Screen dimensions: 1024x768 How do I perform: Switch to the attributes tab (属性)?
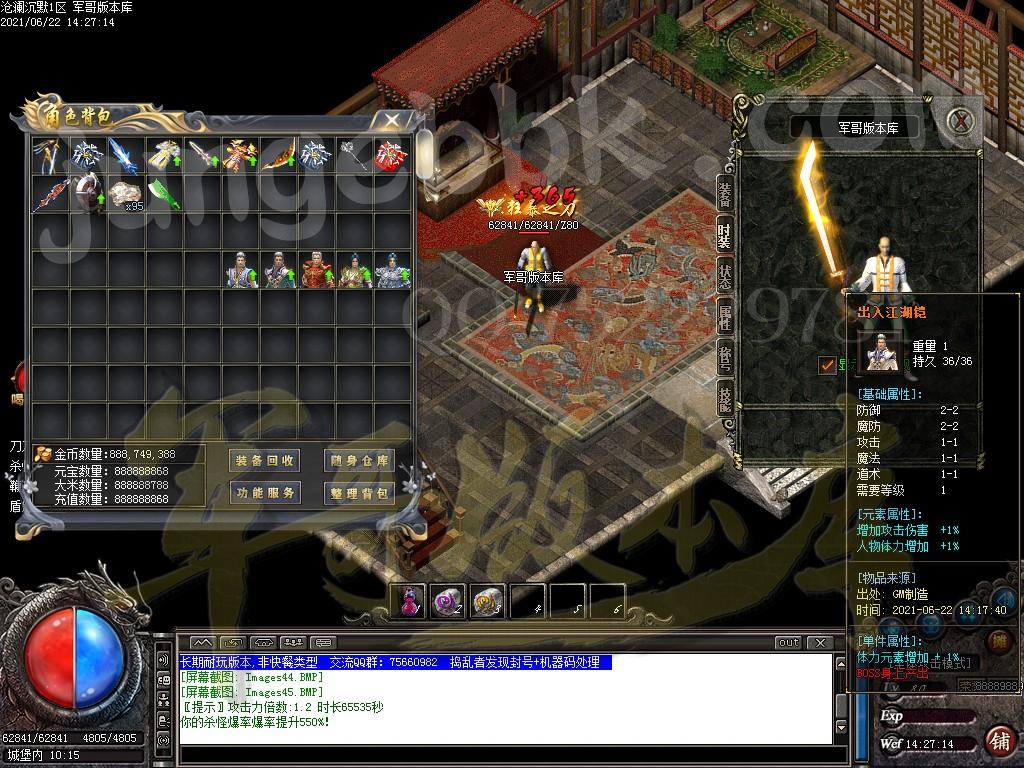tap(724, 318)
